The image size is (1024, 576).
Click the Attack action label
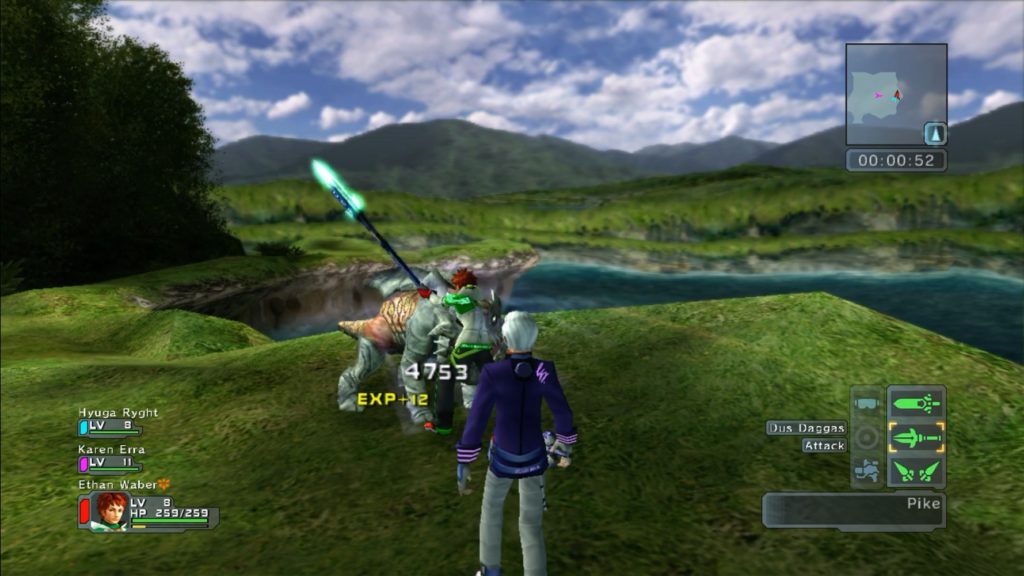pyautogui.click(x=824, y=446)
